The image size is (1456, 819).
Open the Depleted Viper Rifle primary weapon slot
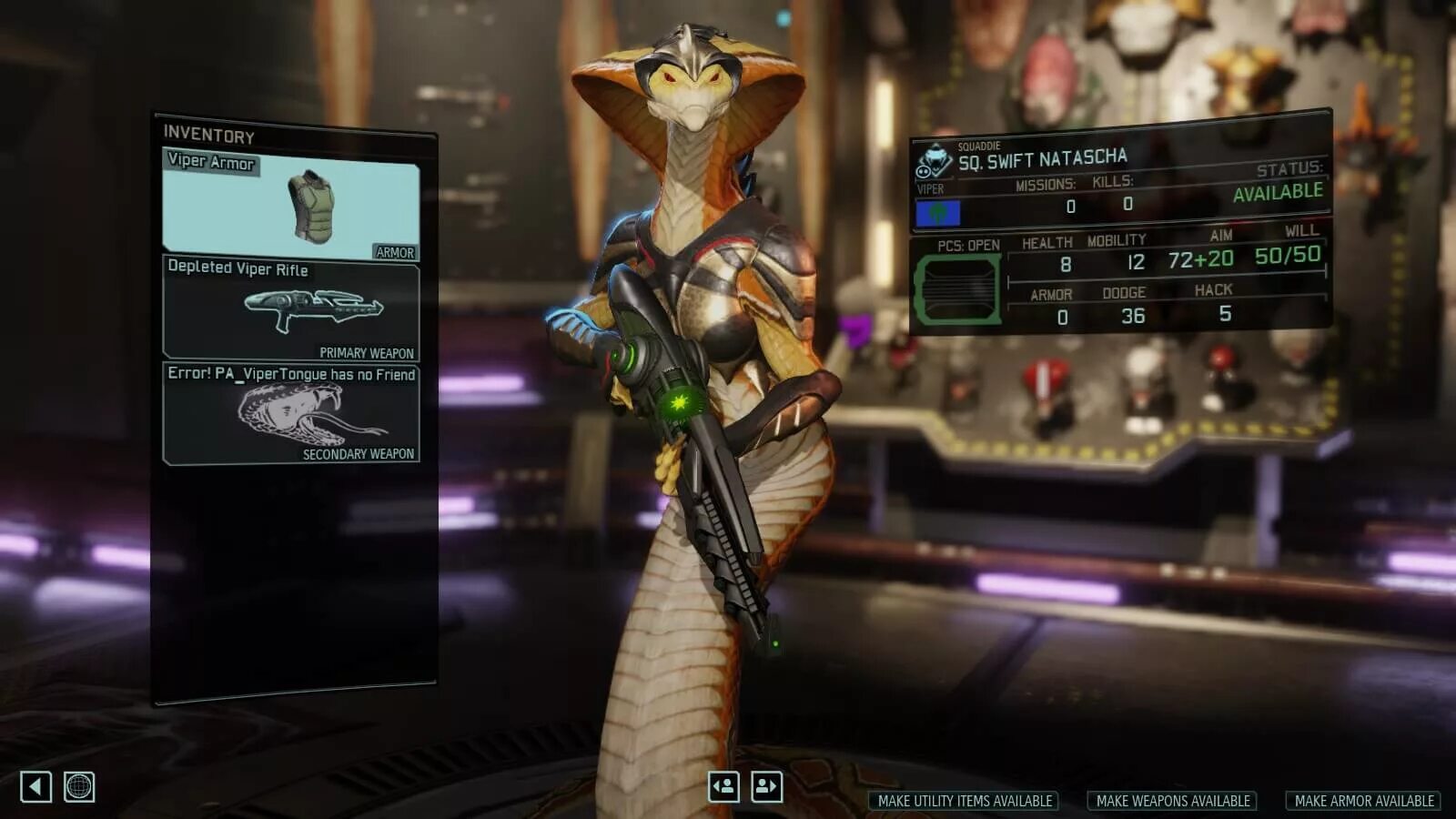tap(290, 309)
